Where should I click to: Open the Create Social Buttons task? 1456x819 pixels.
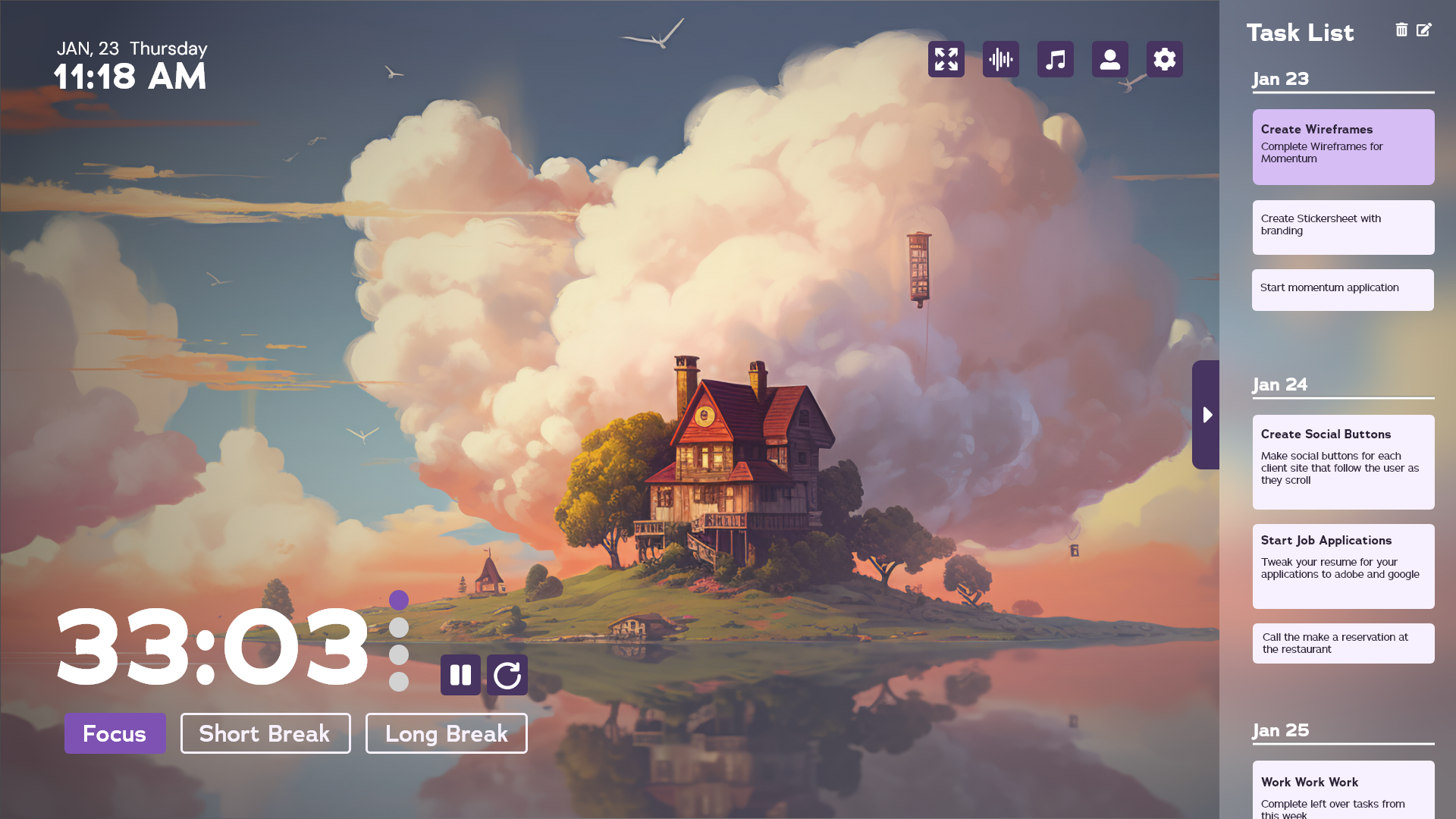[x=1343, y=462]
